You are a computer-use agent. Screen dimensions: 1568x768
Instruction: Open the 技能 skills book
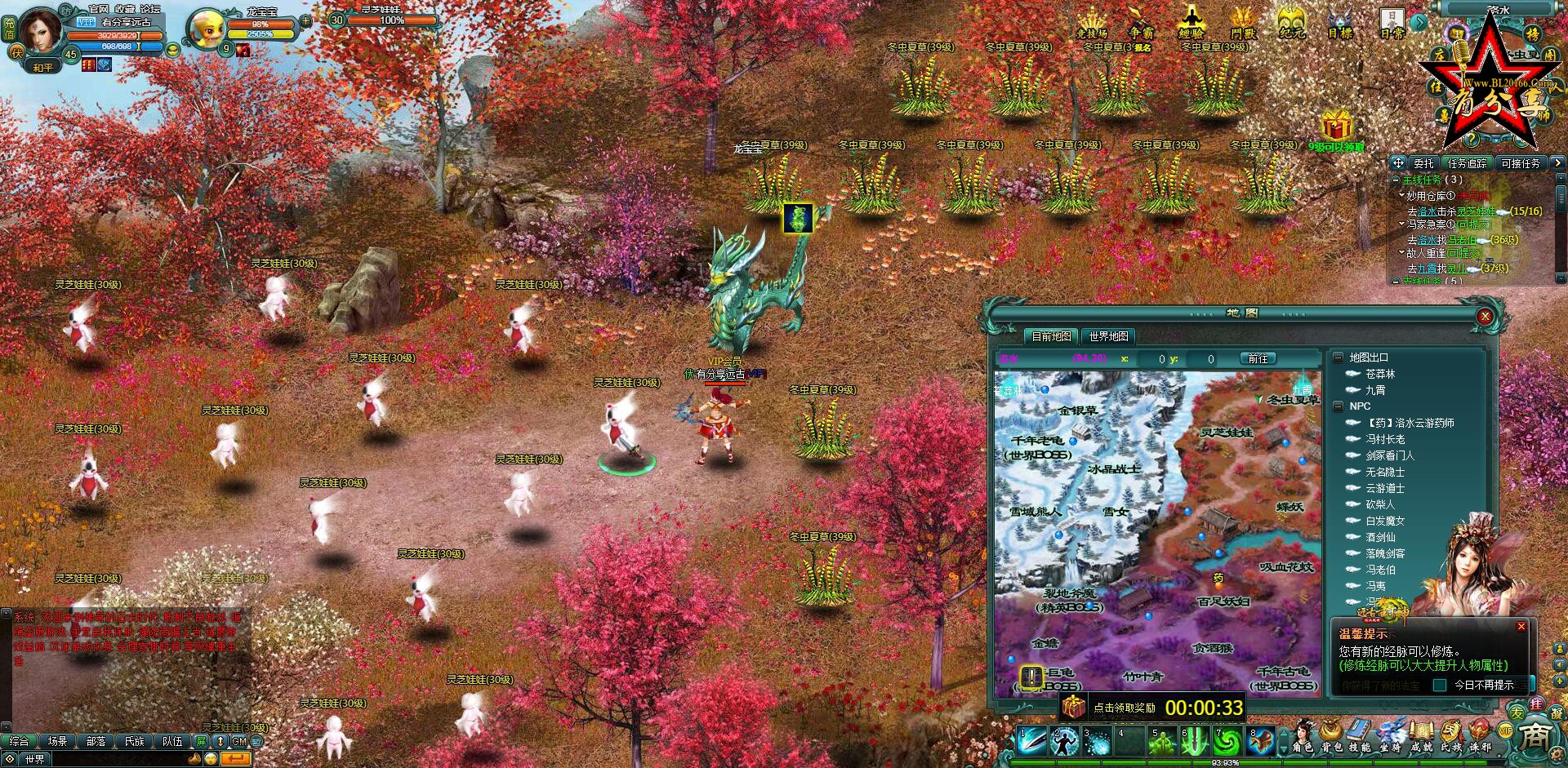(1360, 735)
